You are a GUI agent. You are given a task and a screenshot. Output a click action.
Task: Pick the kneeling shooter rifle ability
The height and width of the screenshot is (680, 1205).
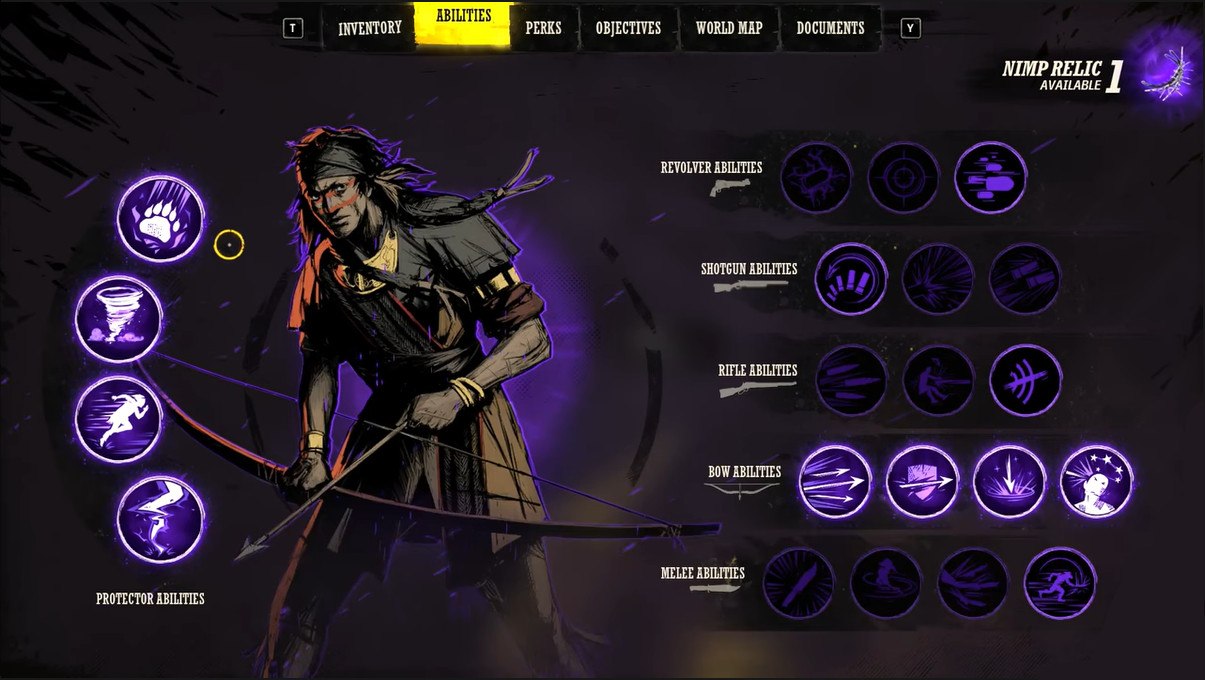938,381
